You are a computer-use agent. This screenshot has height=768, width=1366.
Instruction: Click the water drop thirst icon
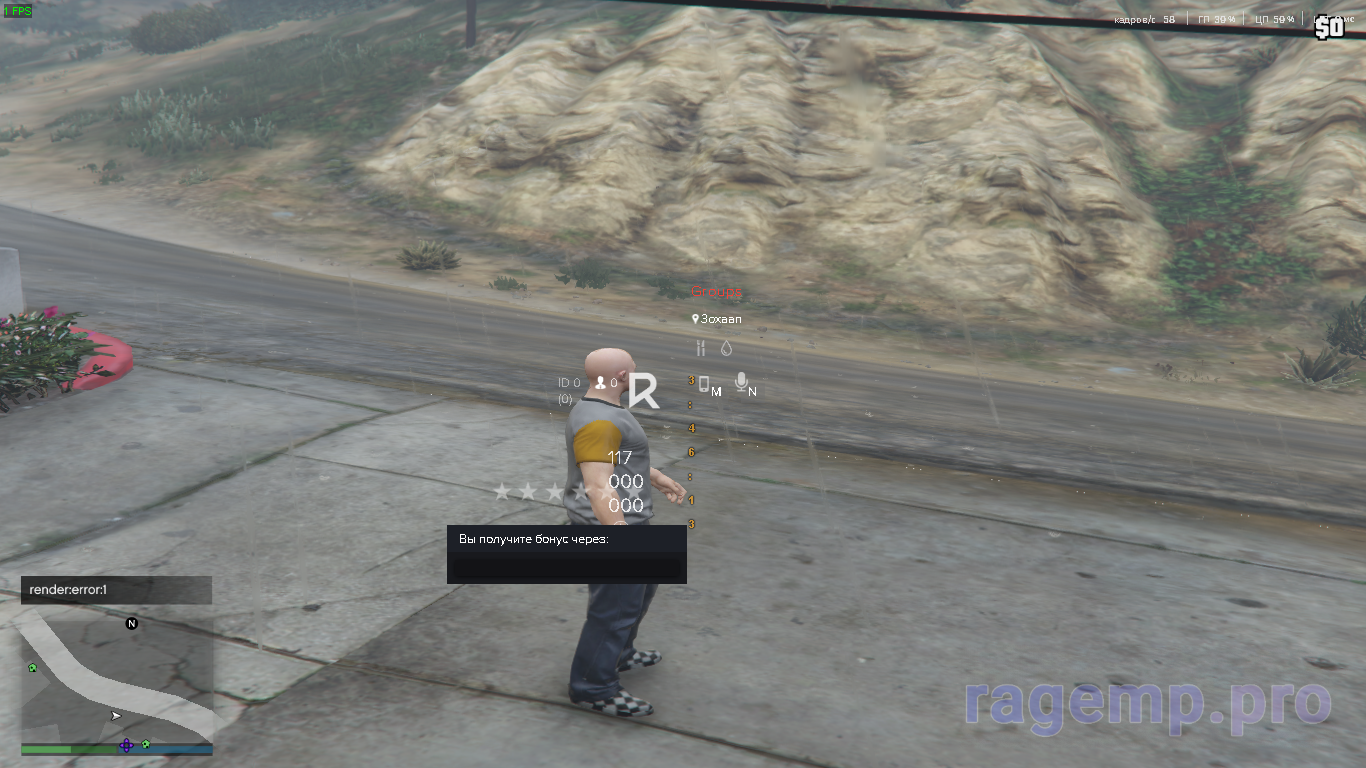click(726, 348)
